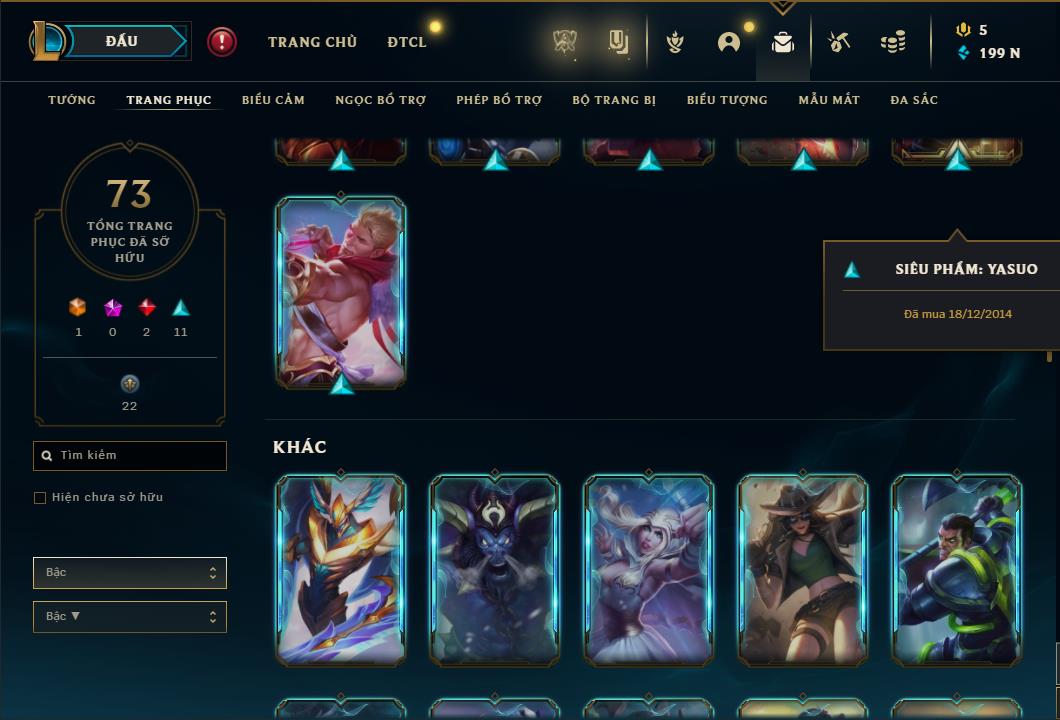Switch to the MẪU MẮT tab
This screenshot has height=720, width=1060.
pyautogui.click(x=829, y=100)
